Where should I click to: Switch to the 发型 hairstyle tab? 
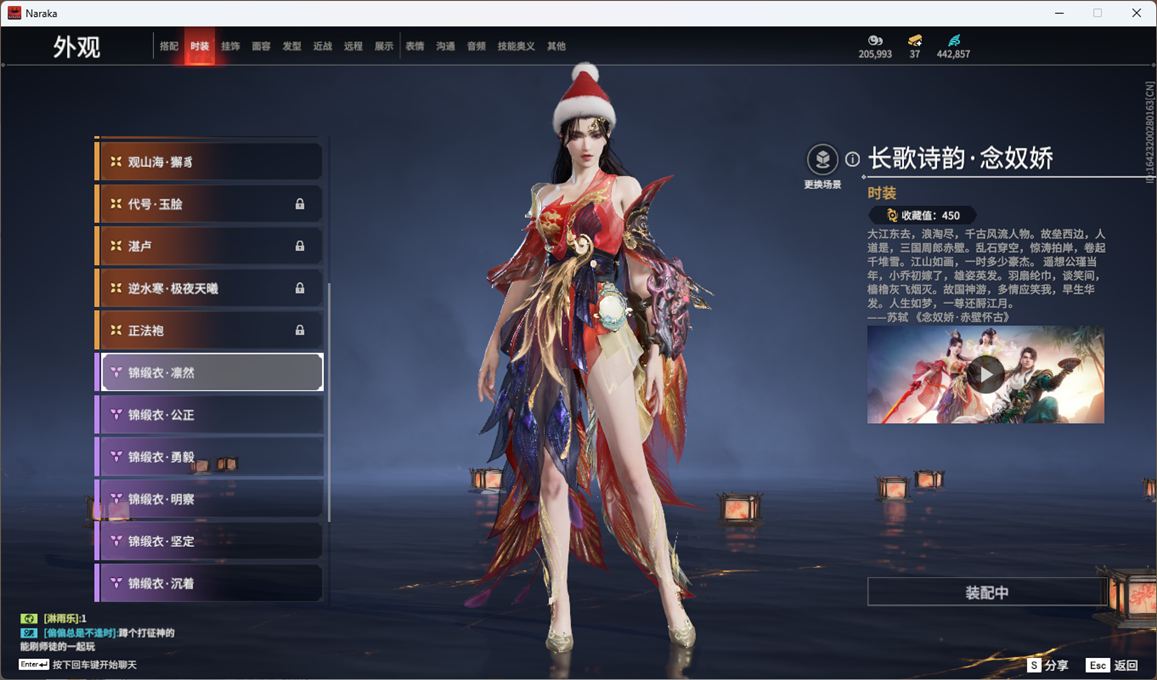(x=292, y=46)
